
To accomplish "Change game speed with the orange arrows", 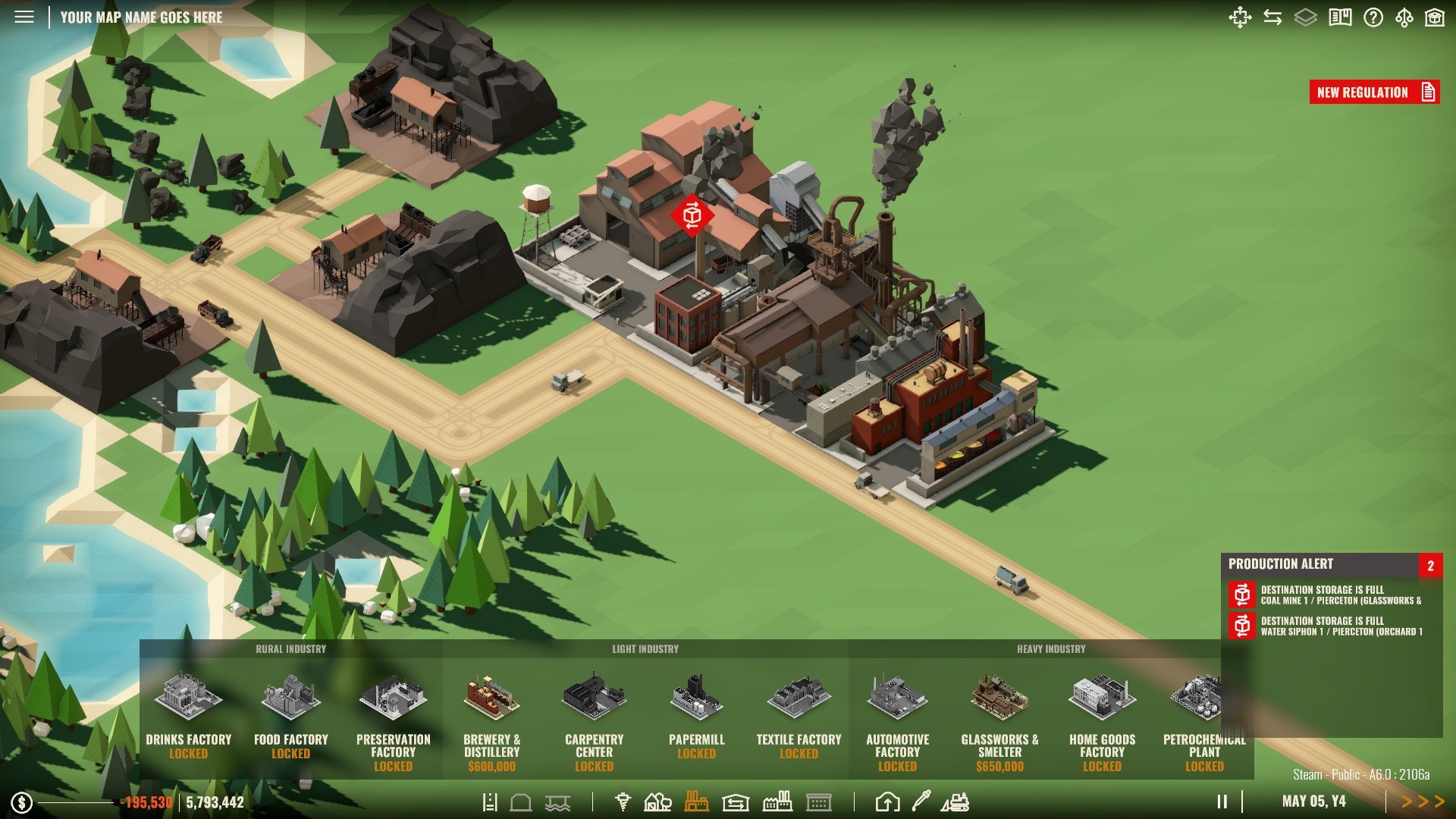I will [x=1423, y=802].
